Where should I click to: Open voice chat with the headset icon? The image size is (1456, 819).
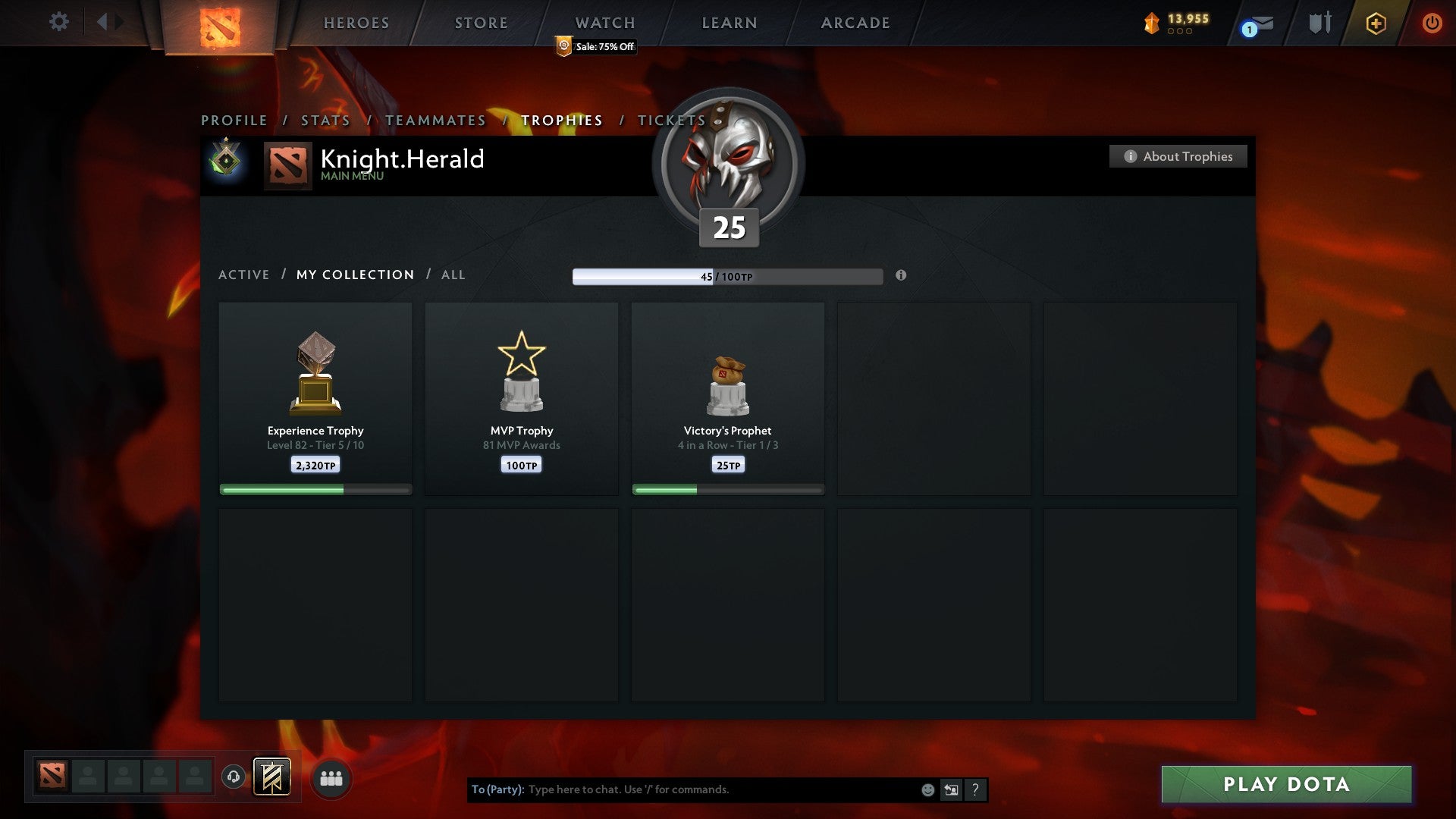[234, 777]
